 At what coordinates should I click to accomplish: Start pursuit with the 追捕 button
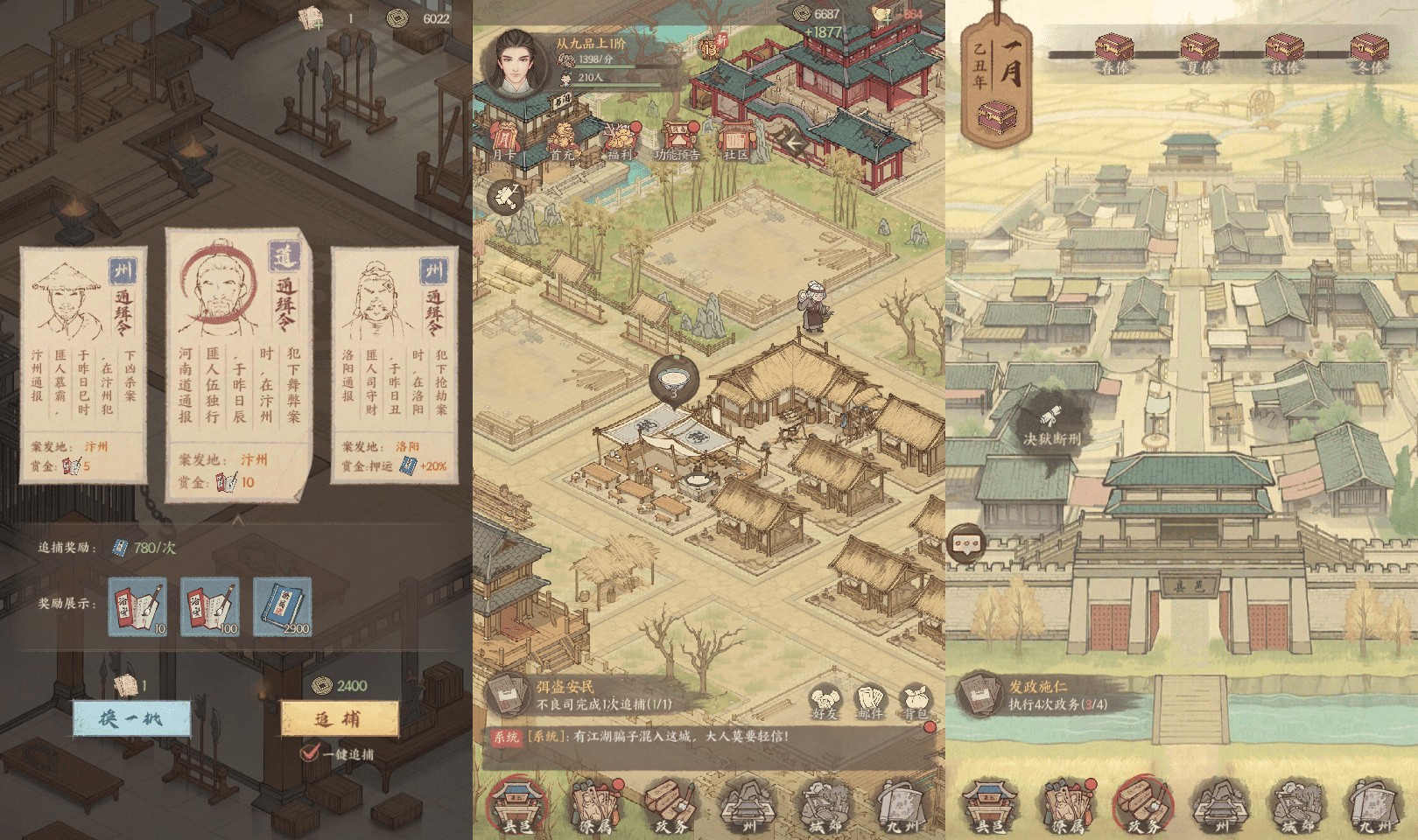point(339,719)
